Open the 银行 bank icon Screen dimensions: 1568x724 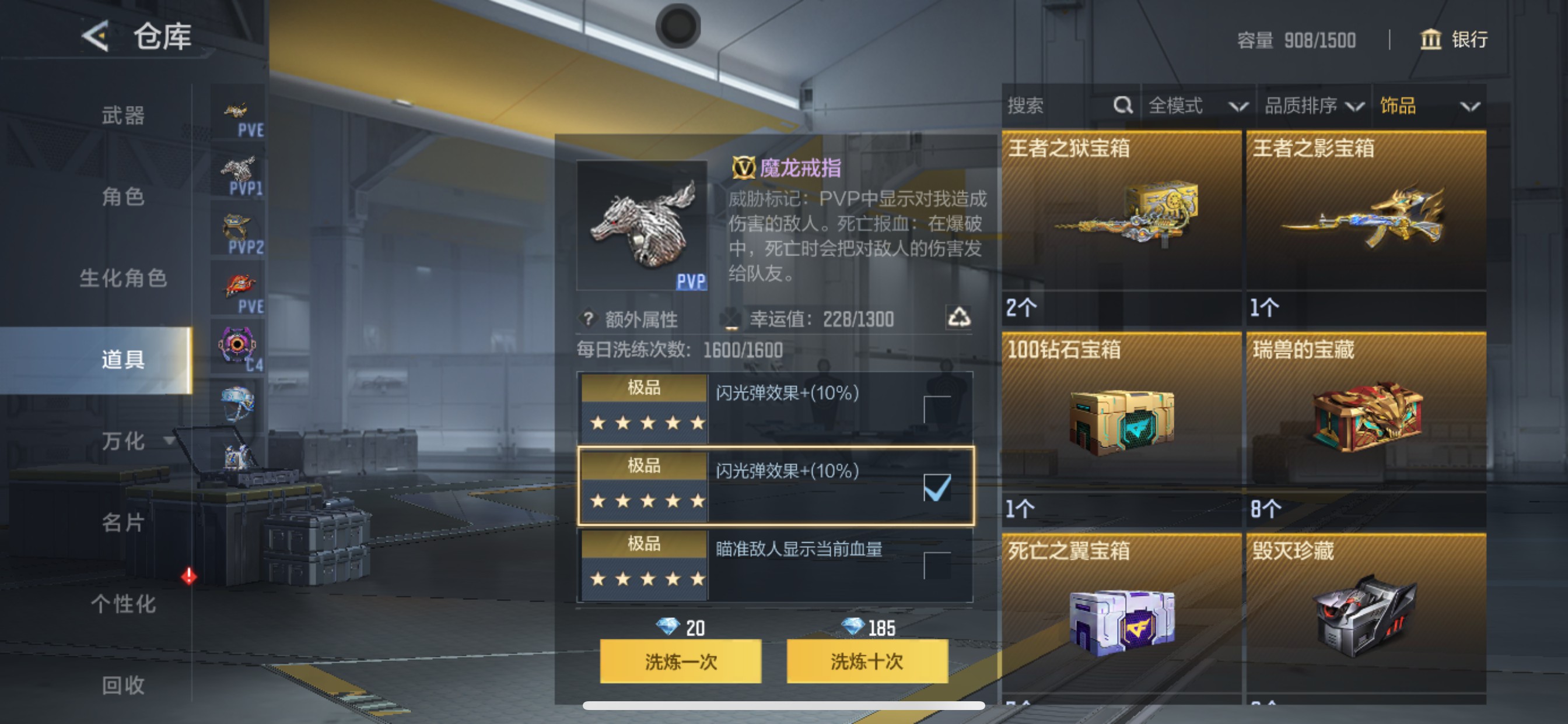1431,40
